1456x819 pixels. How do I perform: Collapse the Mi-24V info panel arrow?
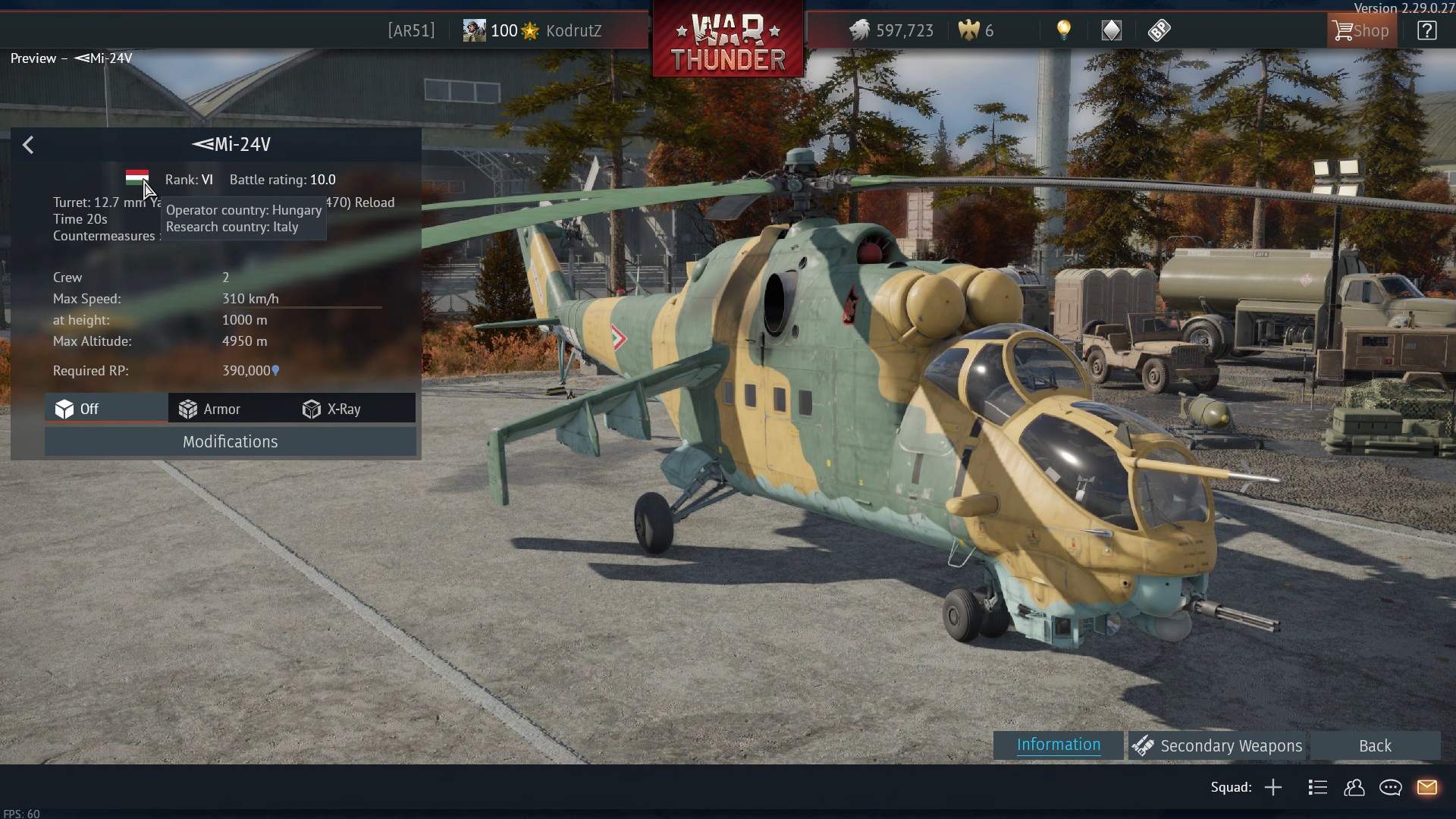coord(28,145)
